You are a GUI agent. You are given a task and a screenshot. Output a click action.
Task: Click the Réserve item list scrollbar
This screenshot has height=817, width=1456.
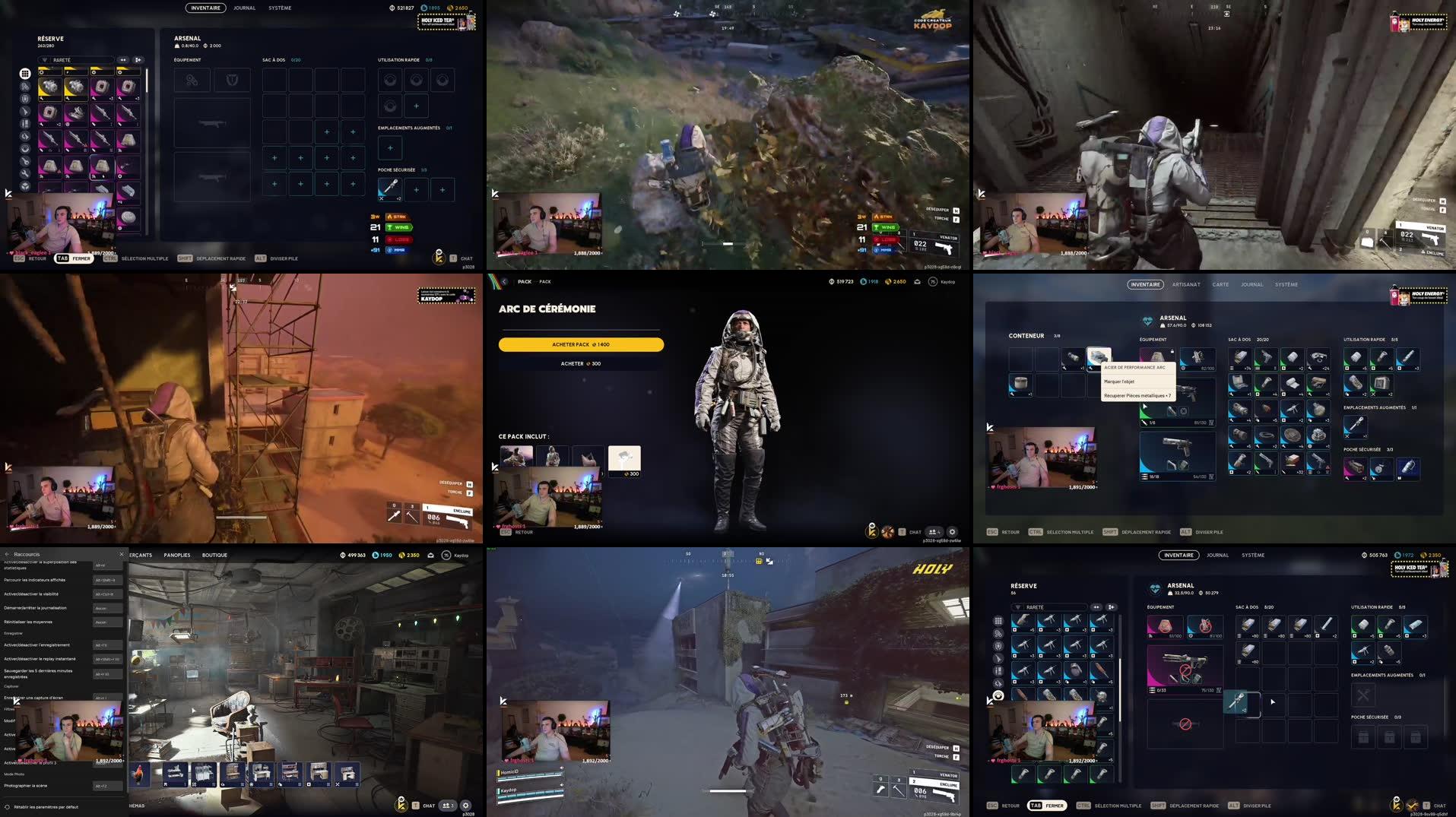pyautogui.click(x=147, y=80)
